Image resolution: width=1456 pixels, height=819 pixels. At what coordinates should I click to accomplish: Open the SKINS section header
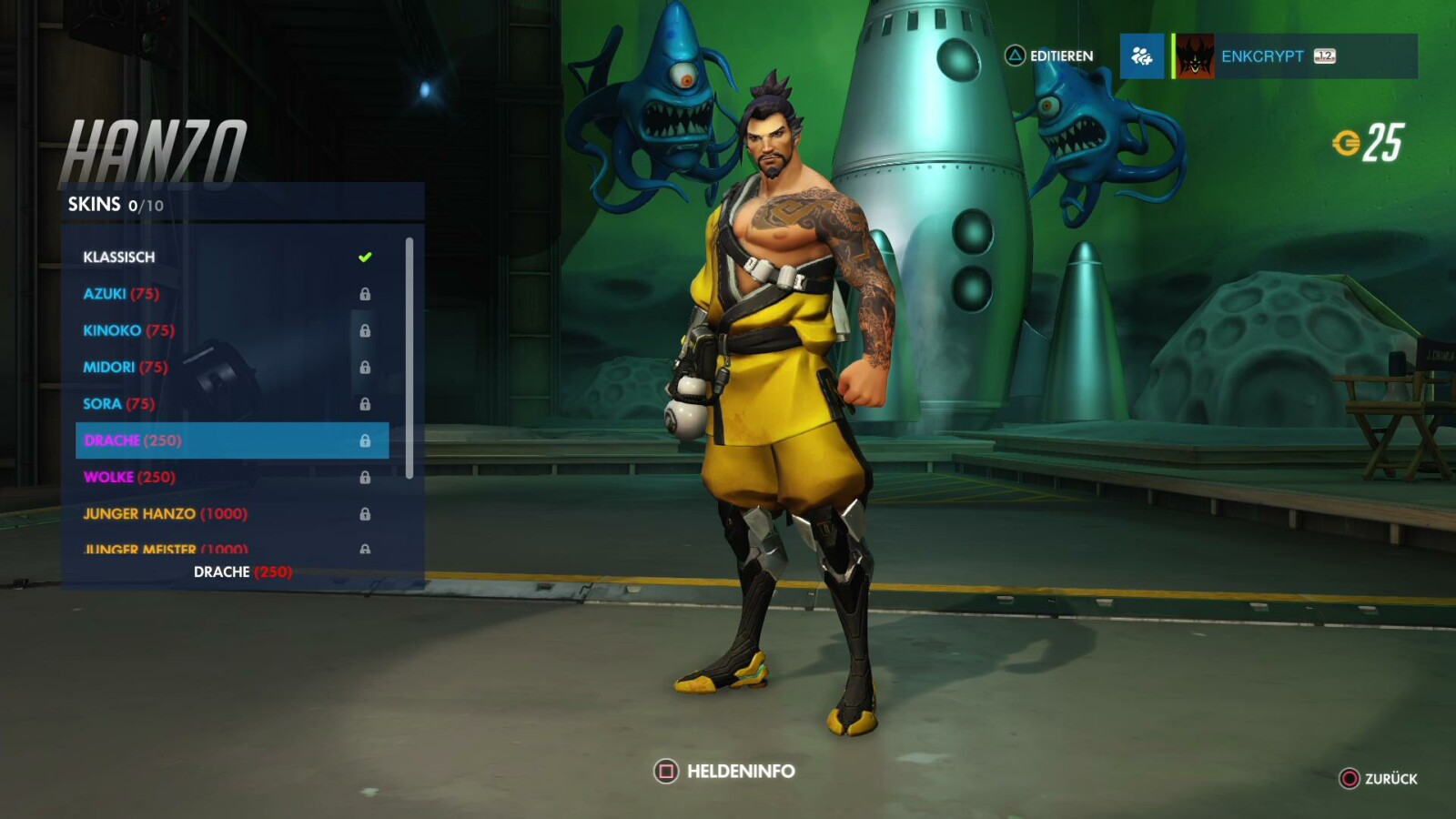tap(94, 205)
